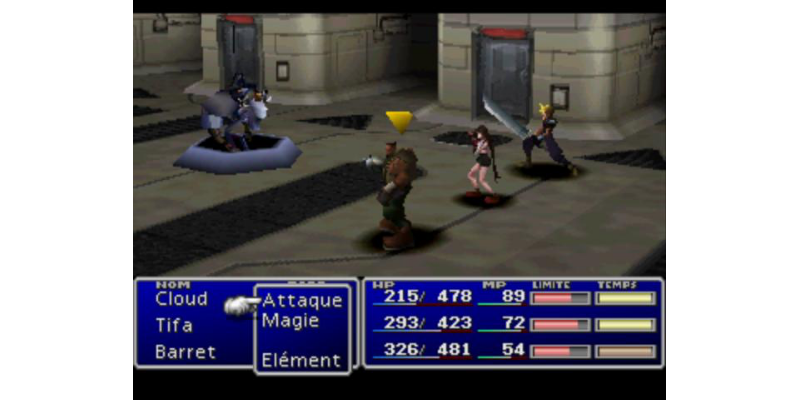The height and width of the screenshot is (400, 800).
Task: Choose the Magie command
Action: (291, 321)
